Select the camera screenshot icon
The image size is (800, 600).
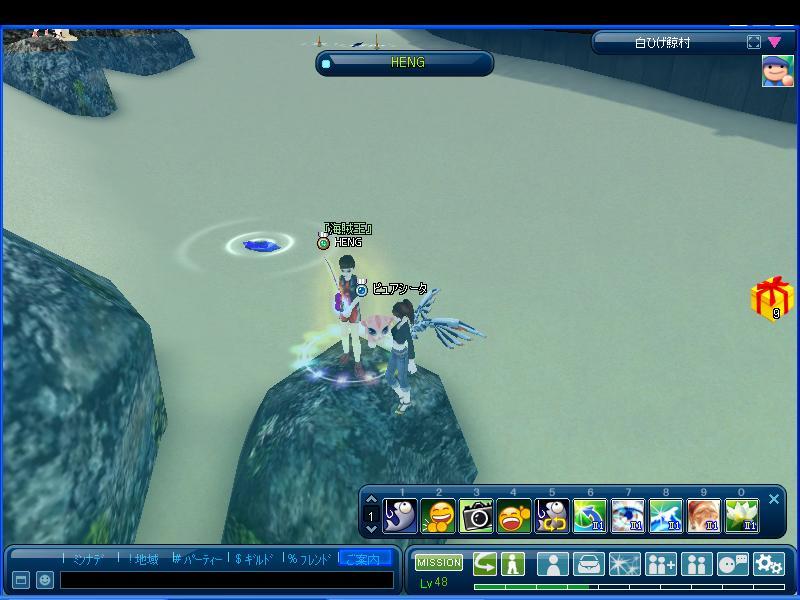click(476, 516)
